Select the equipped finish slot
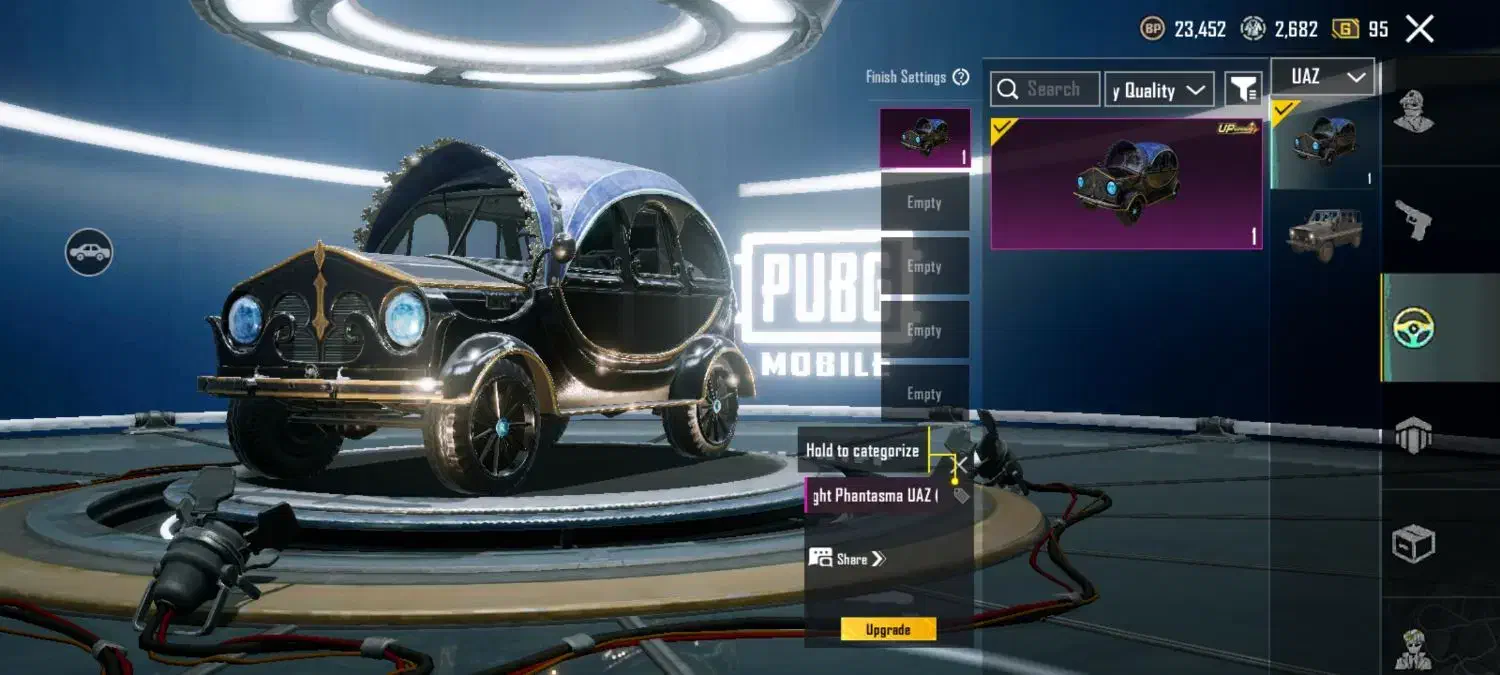 (924, 138)
